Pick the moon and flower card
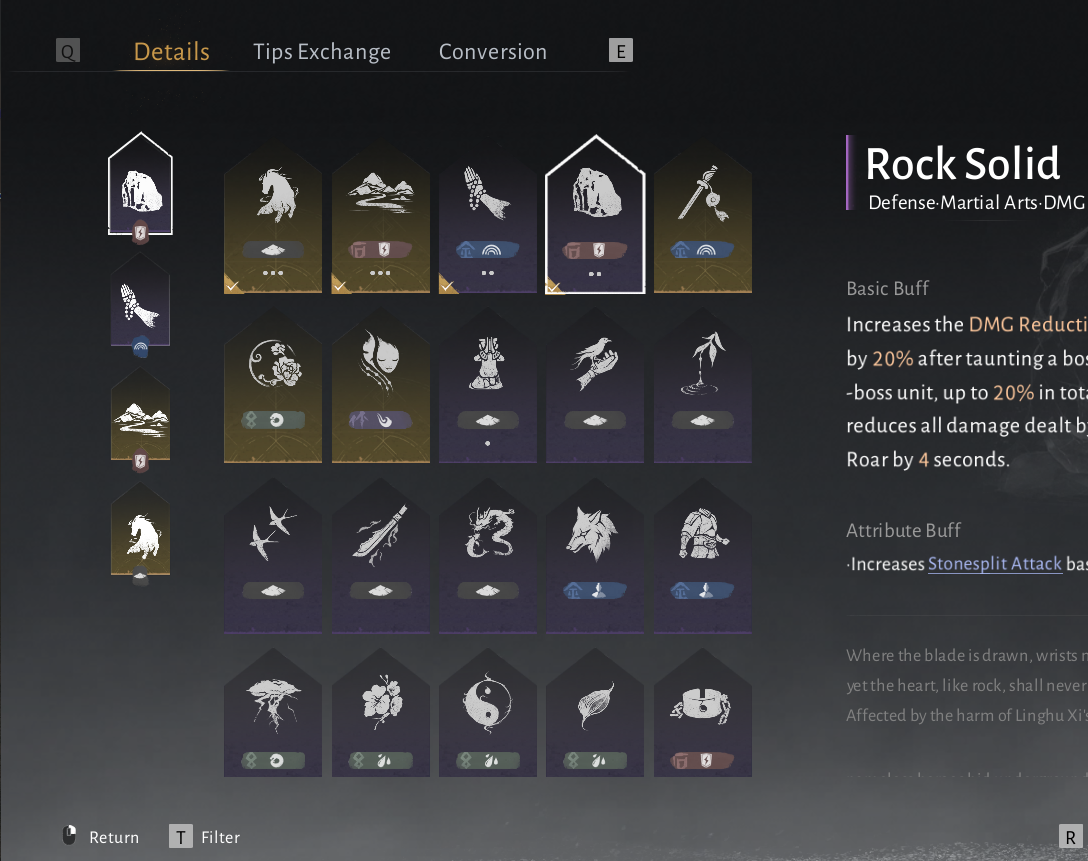 (x=273, y=385)
